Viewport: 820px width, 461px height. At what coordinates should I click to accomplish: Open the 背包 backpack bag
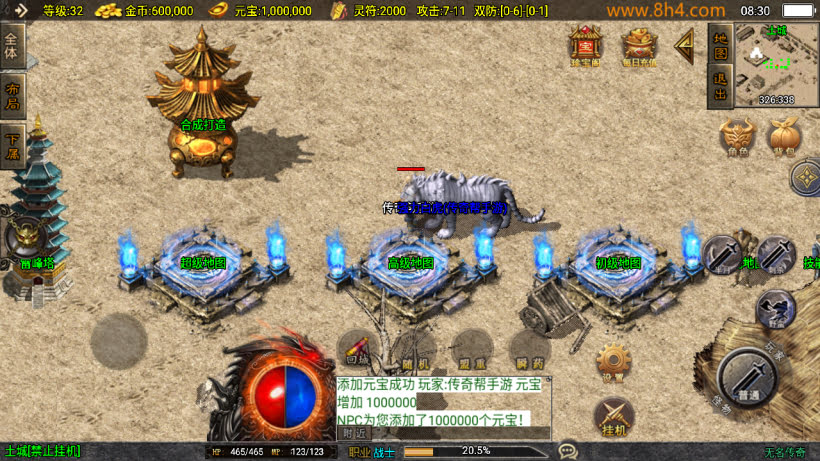point(784,137)
